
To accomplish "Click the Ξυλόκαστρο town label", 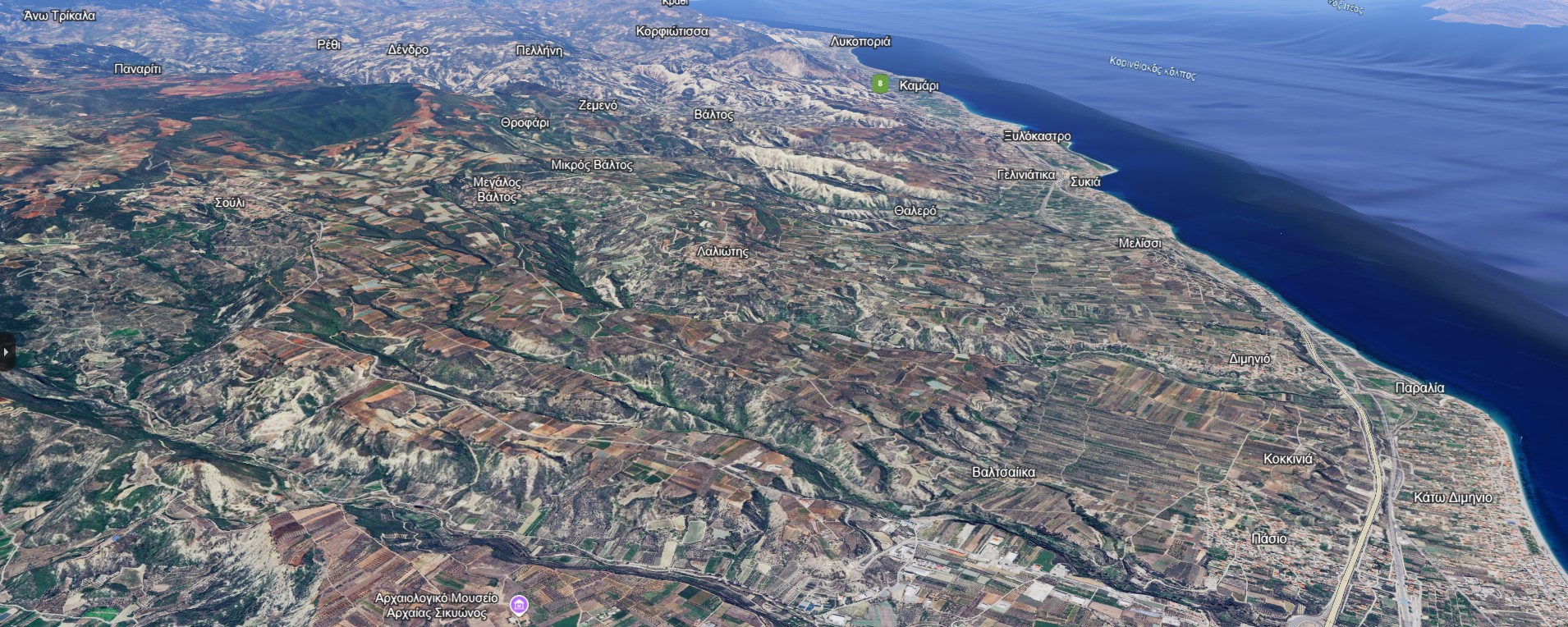I will 1037,136.
